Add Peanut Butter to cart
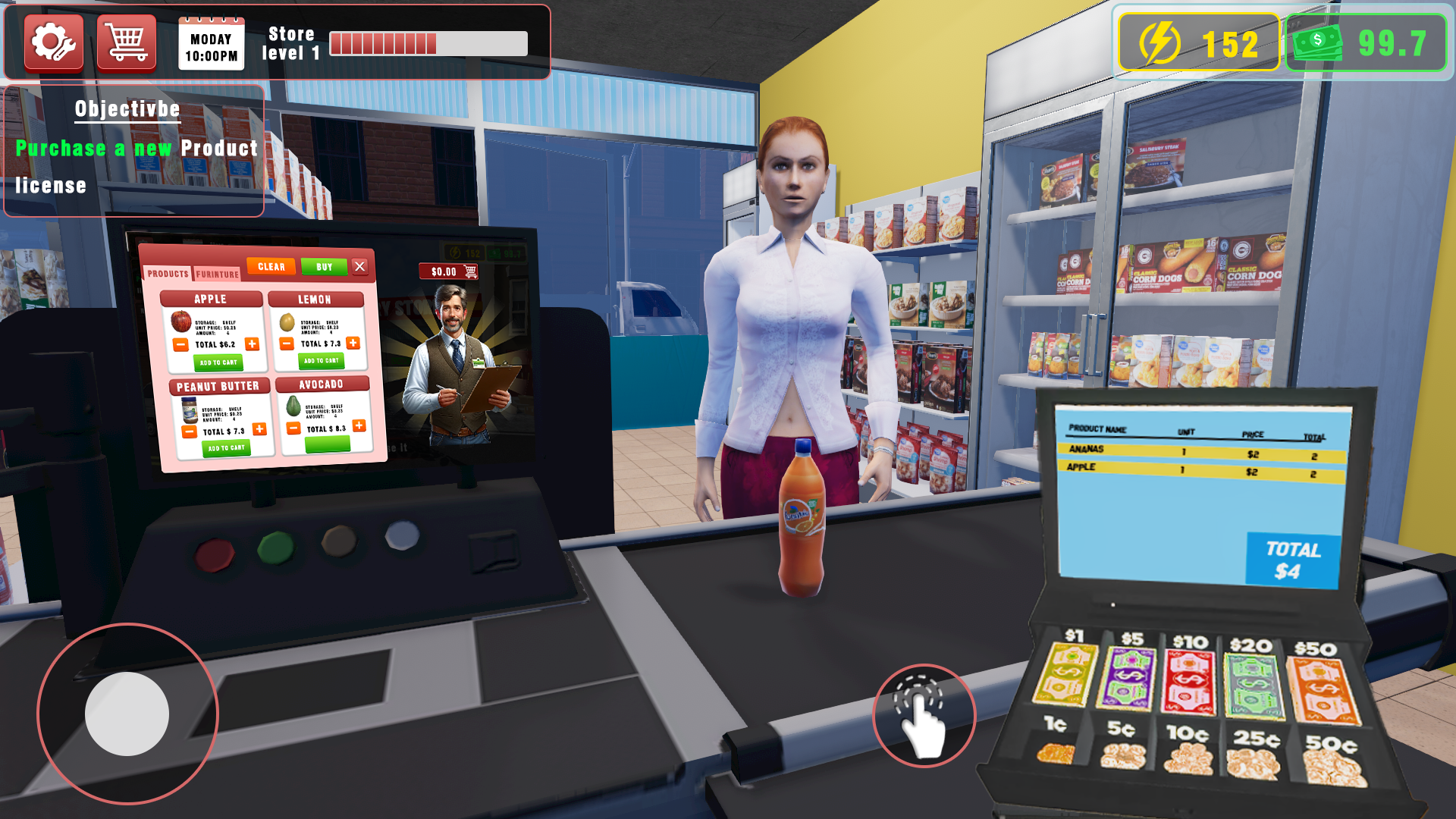The height and width of the screenshot is (819, 1456). 225,448
